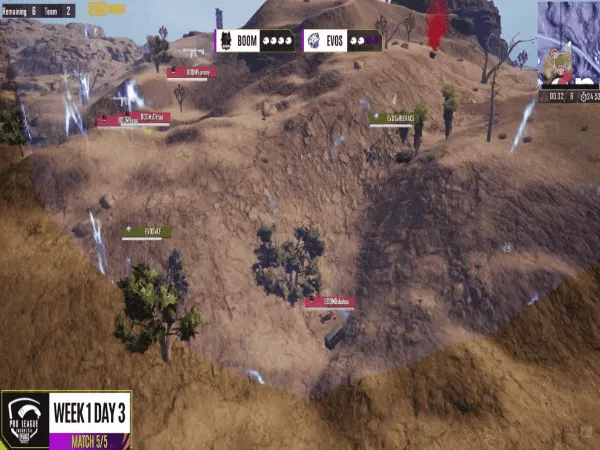Image resolution: width=600 pixels, height=450 pixels.
Task: Select the EVOS team panel
Action: point(339,42)
